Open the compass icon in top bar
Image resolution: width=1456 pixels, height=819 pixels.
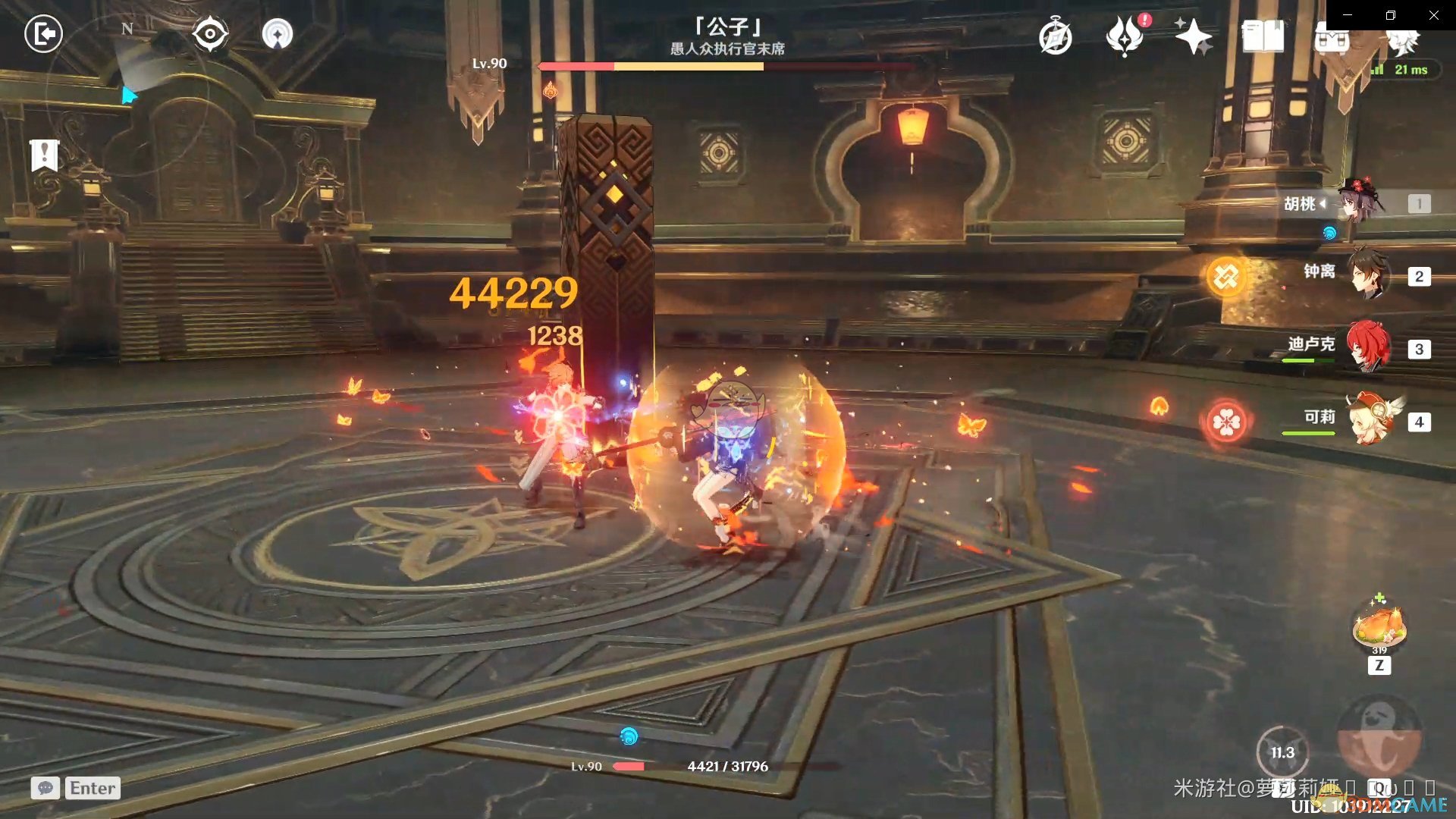1055,37
